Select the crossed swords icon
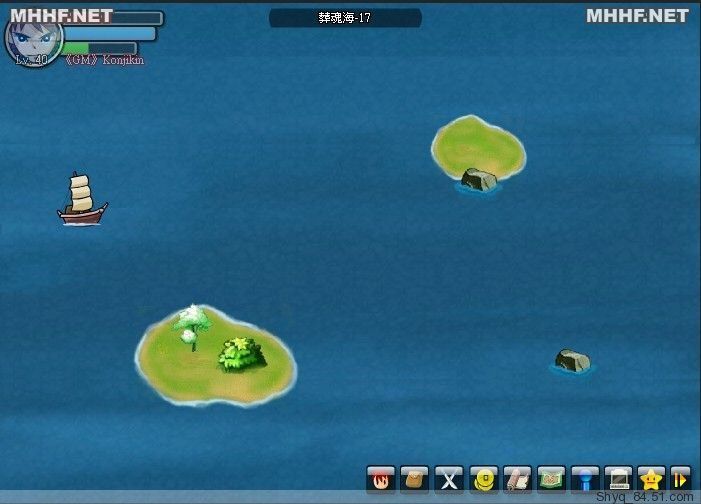This screenshot has width=701, height=504. [449, 479]
